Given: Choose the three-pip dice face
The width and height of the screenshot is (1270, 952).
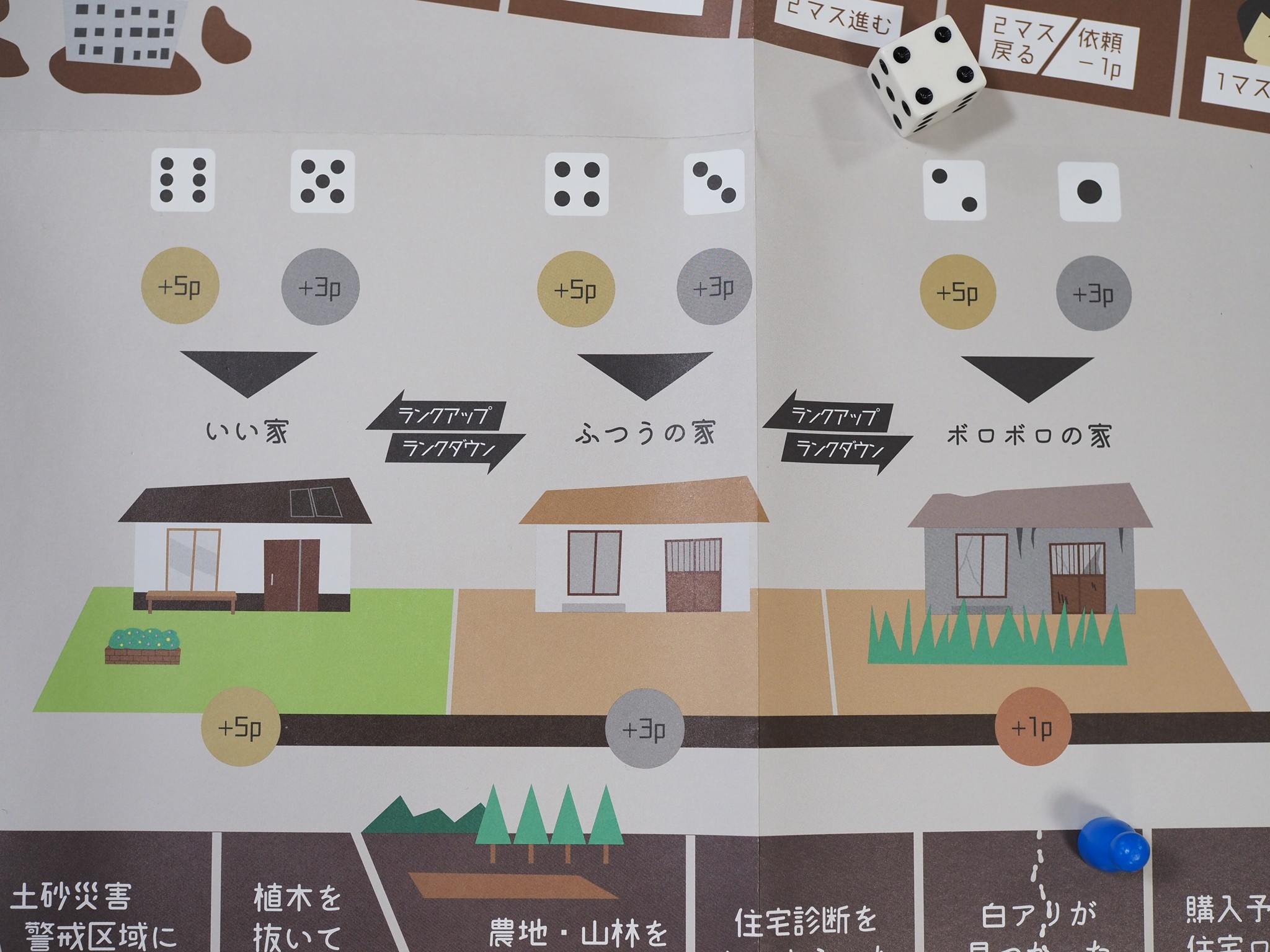Looking at the screenshot, I should (x=714, y=182).
